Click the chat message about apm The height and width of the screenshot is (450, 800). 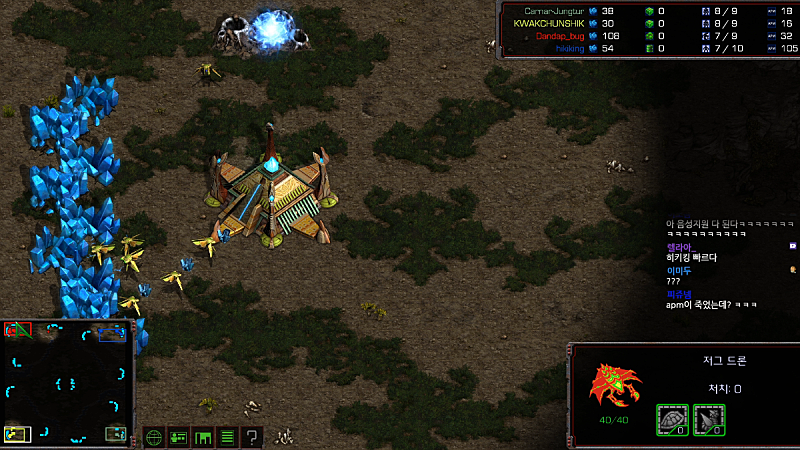711,305
